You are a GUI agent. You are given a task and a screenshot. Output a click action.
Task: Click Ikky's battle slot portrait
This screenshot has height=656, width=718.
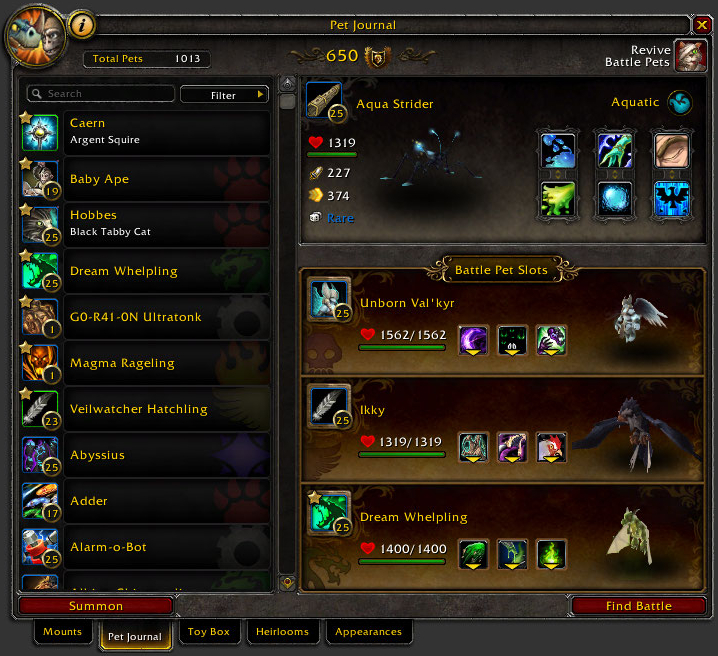point(328,406)
